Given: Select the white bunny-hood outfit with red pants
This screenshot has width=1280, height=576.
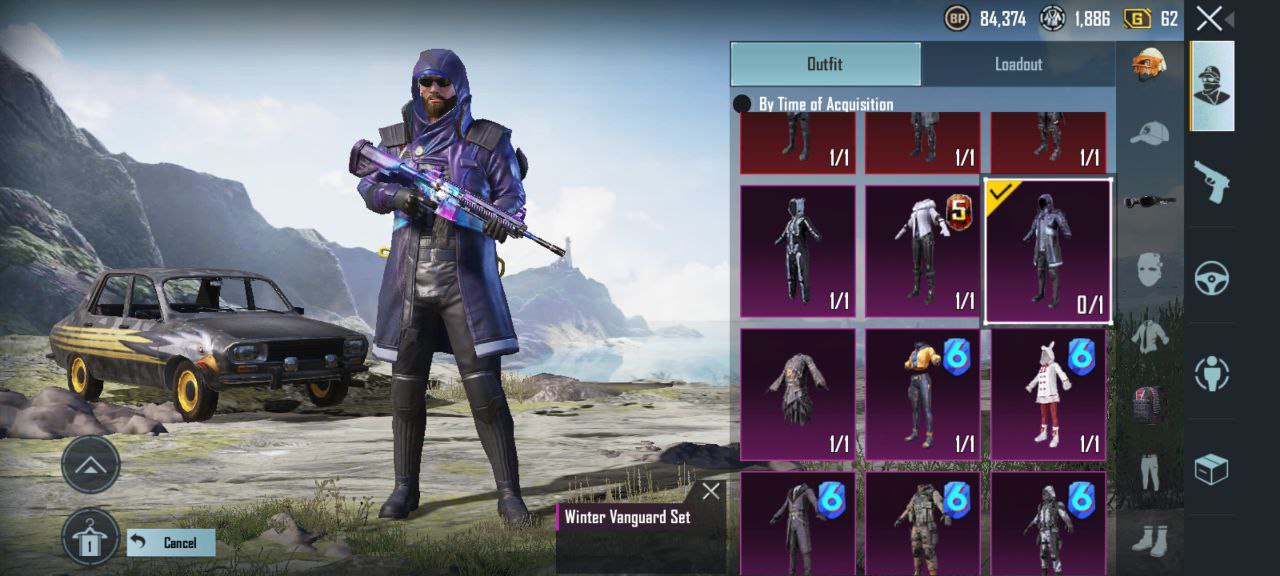Looking at the screenshot, I should click(1048, 395).
